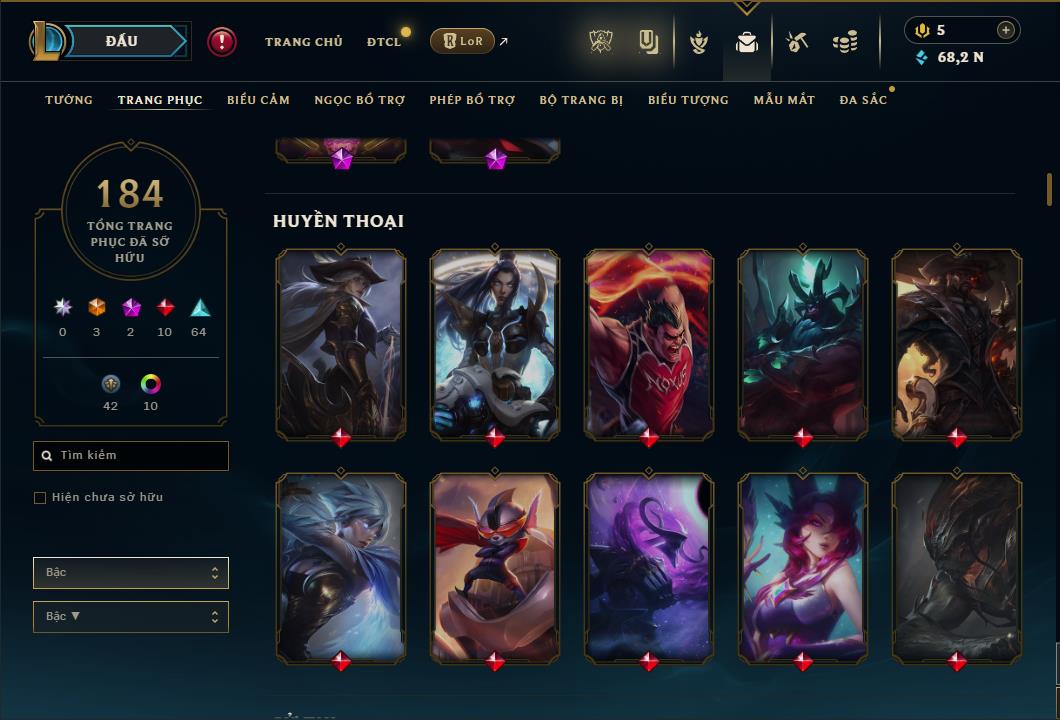Open the TRANG CHỦ home page

pyautogui.click(x=303, y=42)
